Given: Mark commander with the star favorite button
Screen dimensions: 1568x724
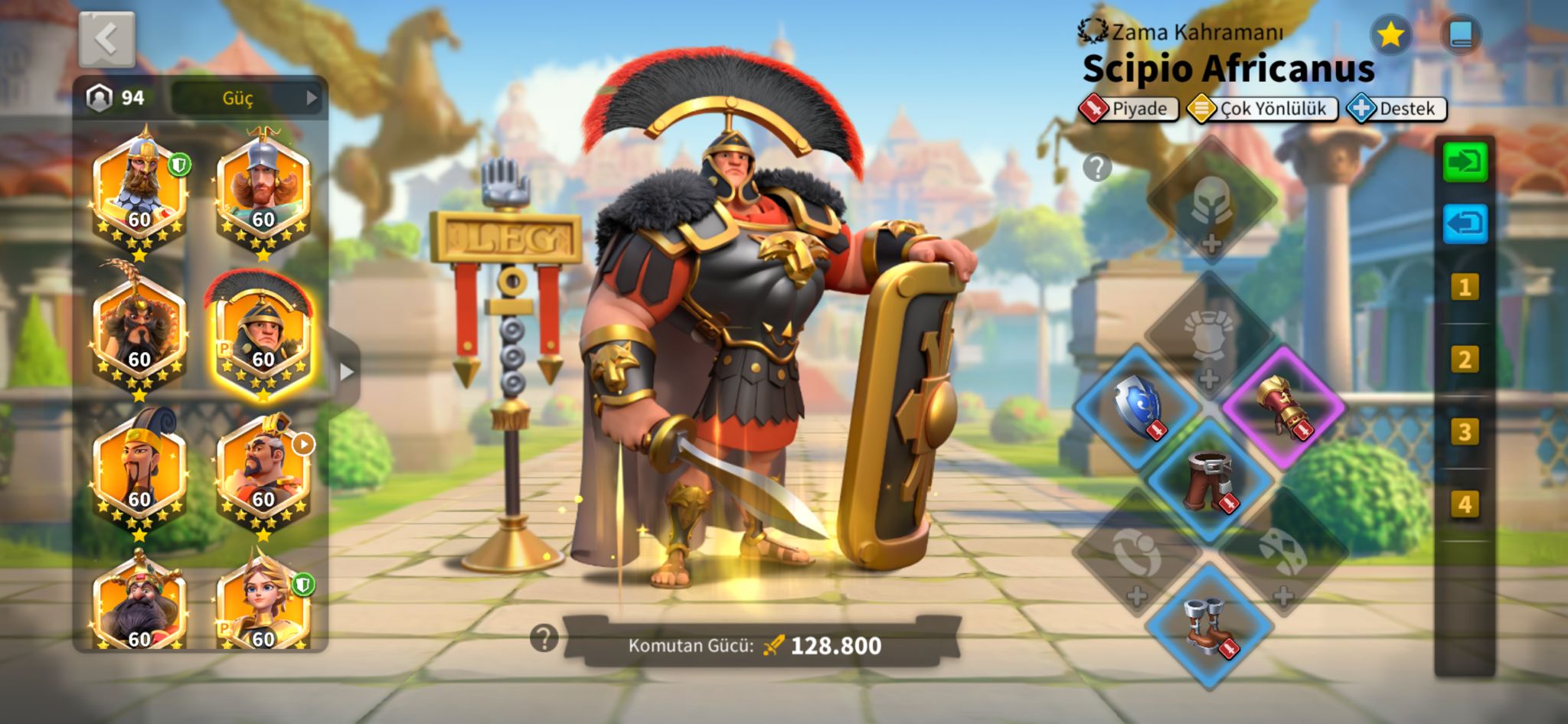Looking at the screenshot, I should (1390, 34).
